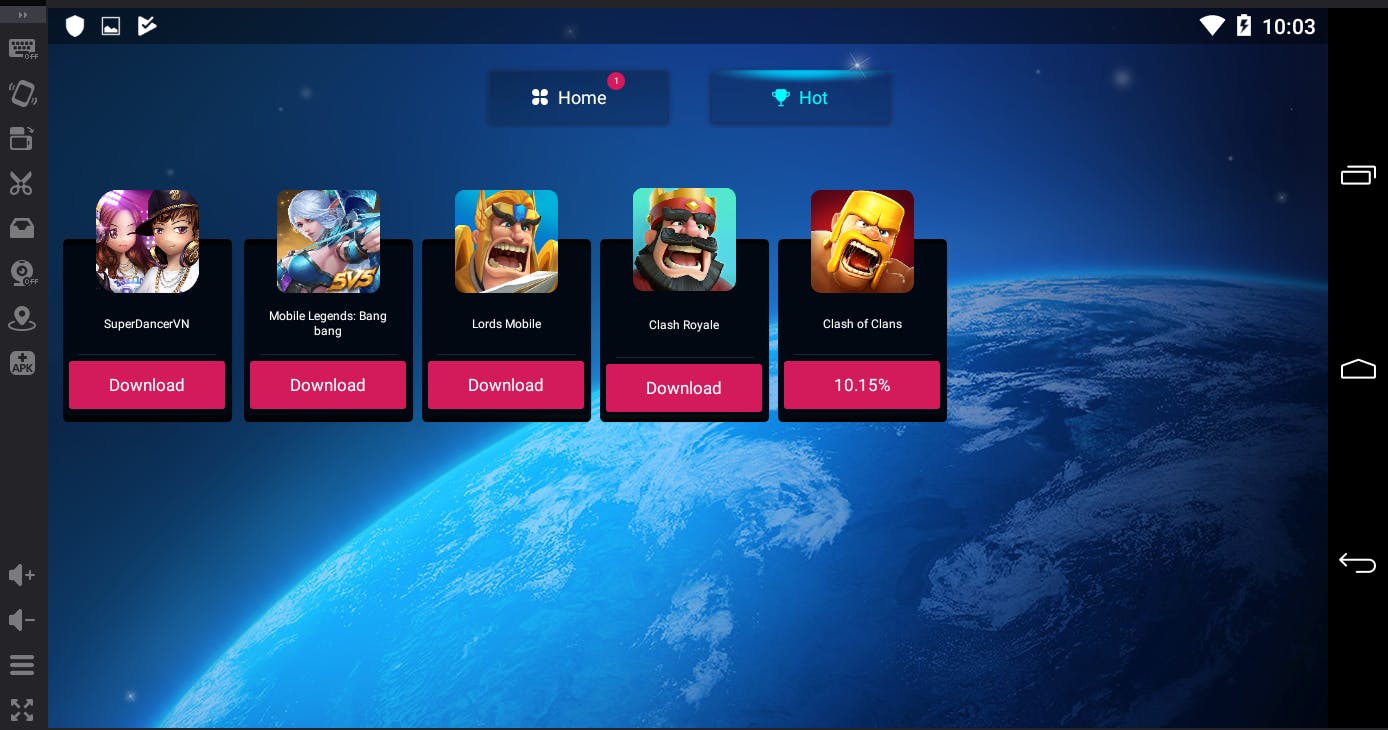This screenshot has width=1388, height=730.
Task: Download Clash Royale
Action: point(684,388)
